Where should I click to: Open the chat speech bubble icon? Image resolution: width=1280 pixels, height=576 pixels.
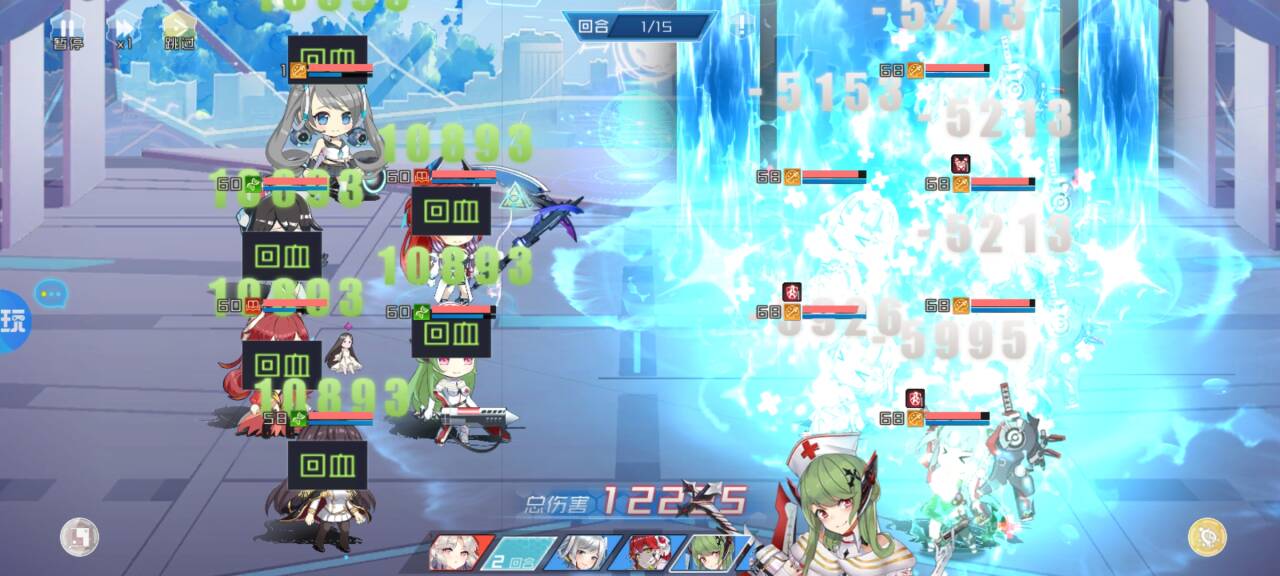pos(50,293)
